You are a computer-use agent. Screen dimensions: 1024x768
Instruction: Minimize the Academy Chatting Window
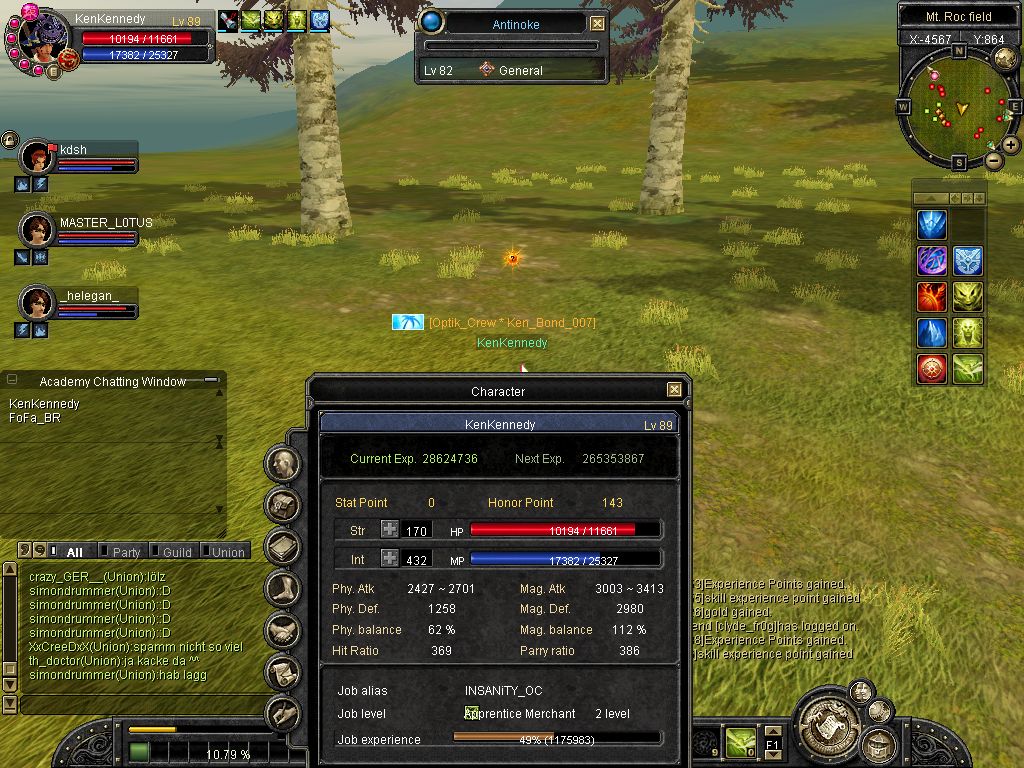click(x=210, y=381)
